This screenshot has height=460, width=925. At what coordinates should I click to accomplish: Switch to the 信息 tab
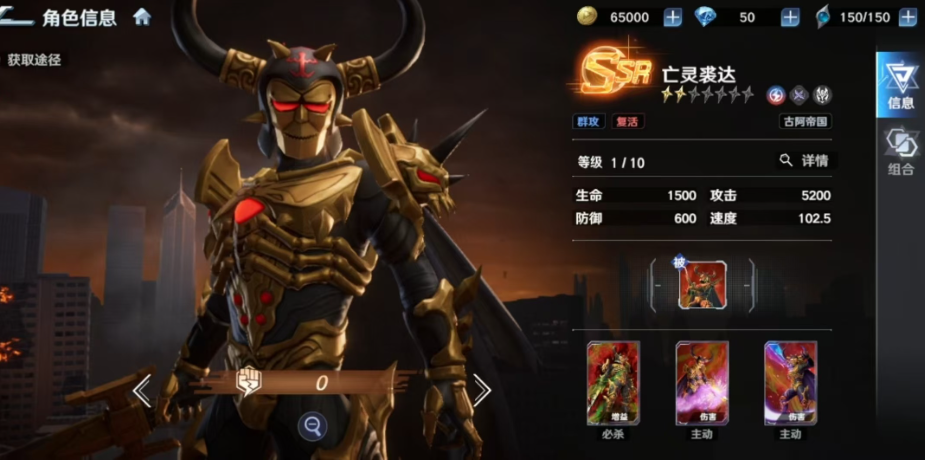[x=900, y=84]
